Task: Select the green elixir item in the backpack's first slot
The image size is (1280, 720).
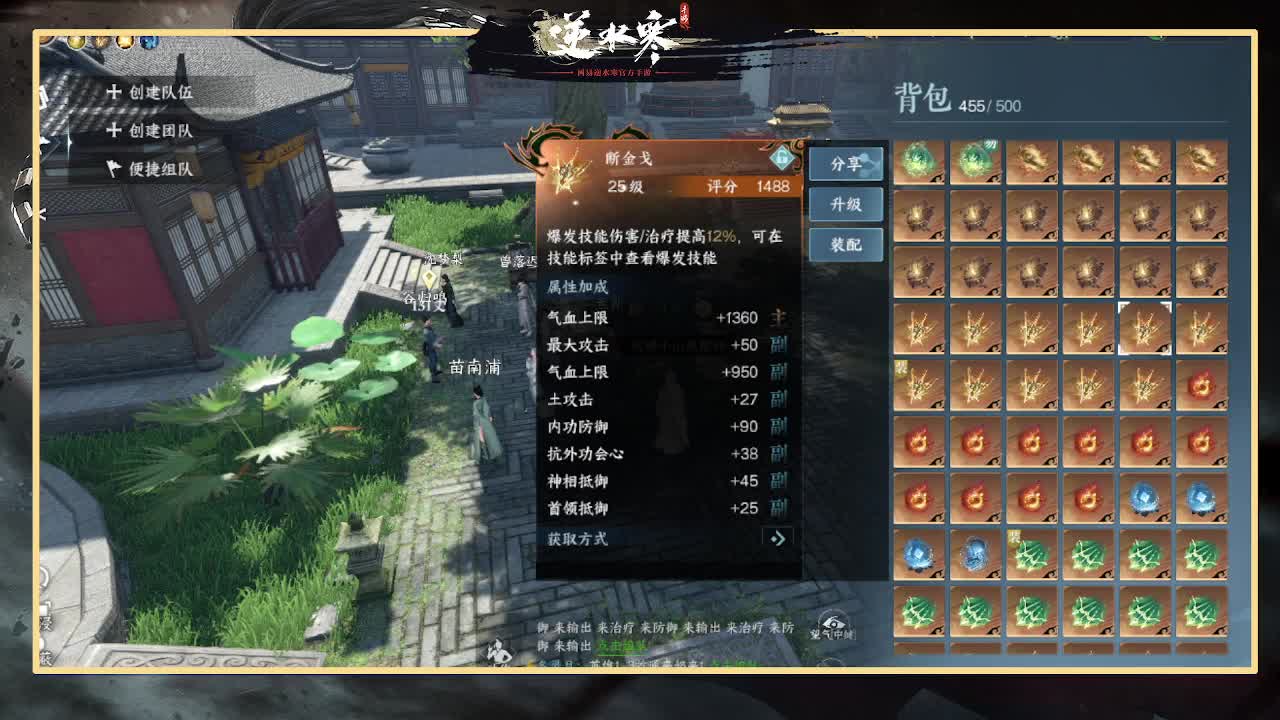Action: click(x=916, y=158)
